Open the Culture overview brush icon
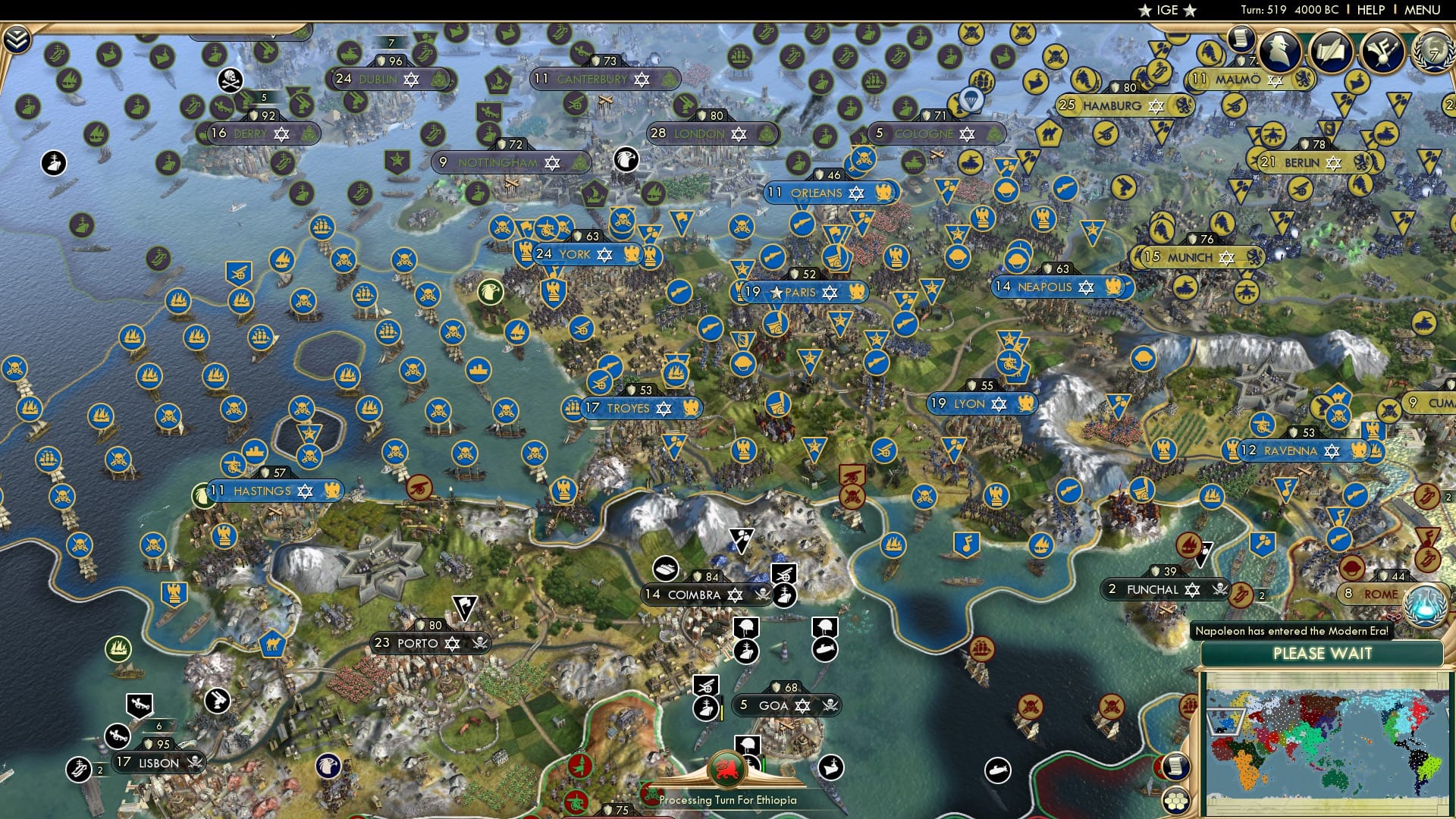 1383,51
